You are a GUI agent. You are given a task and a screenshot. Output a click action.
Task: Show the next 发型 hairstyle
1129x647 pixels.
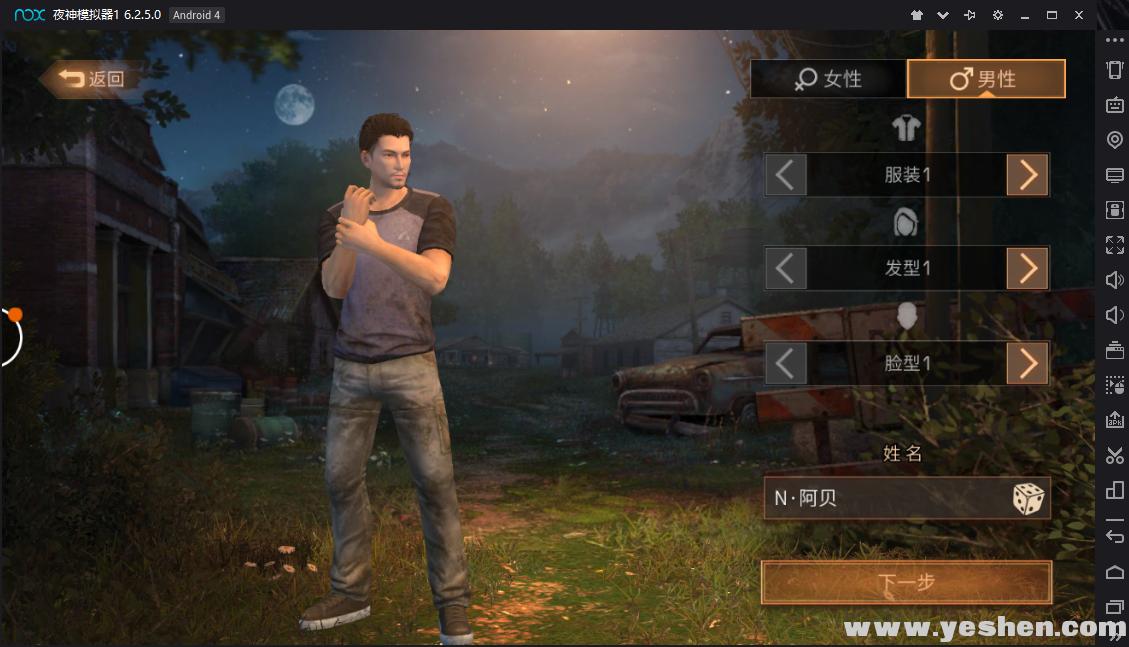(1027, 268)
